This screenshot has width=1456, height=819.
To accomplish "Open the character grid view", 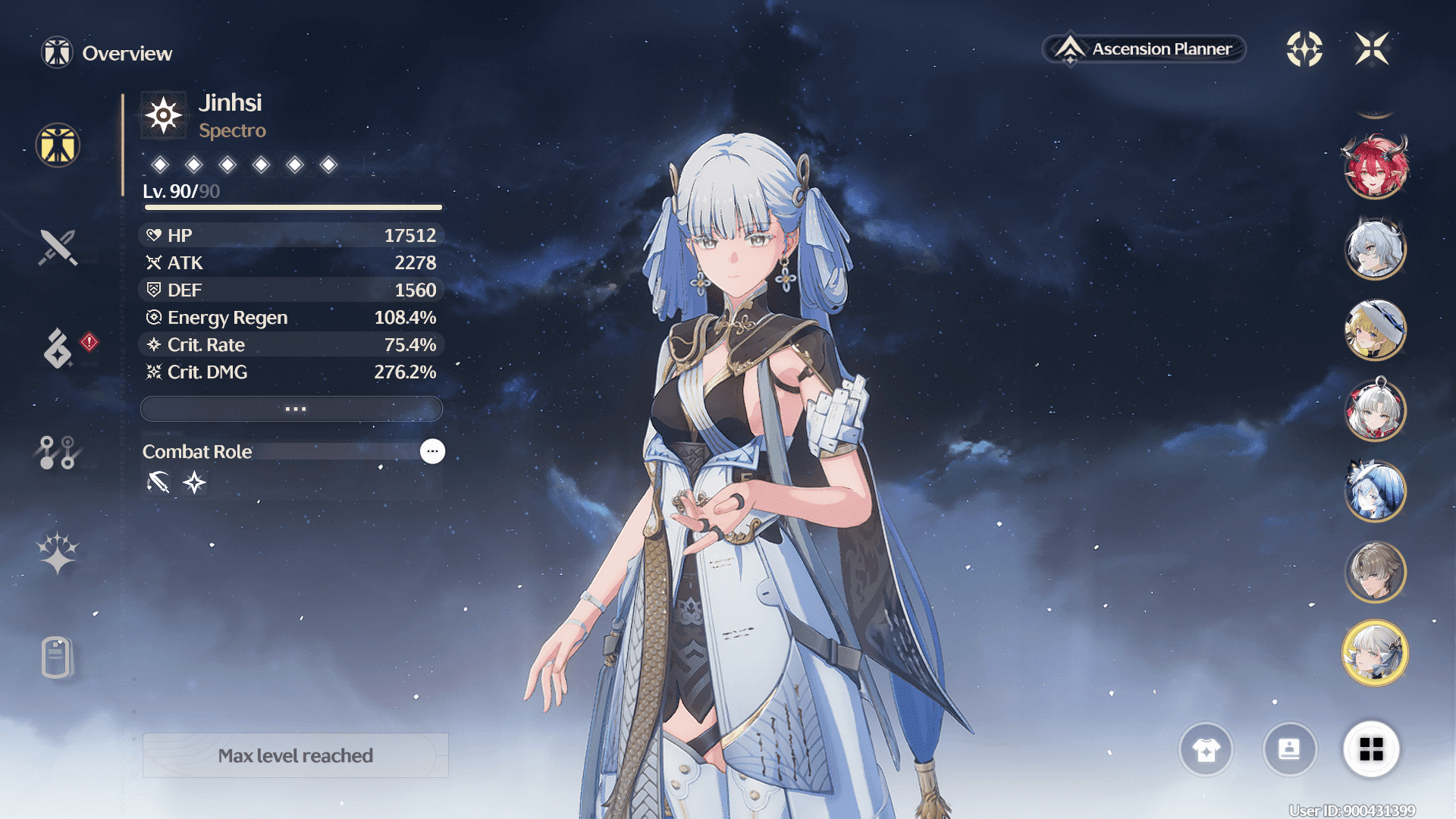I will 1371,750.
